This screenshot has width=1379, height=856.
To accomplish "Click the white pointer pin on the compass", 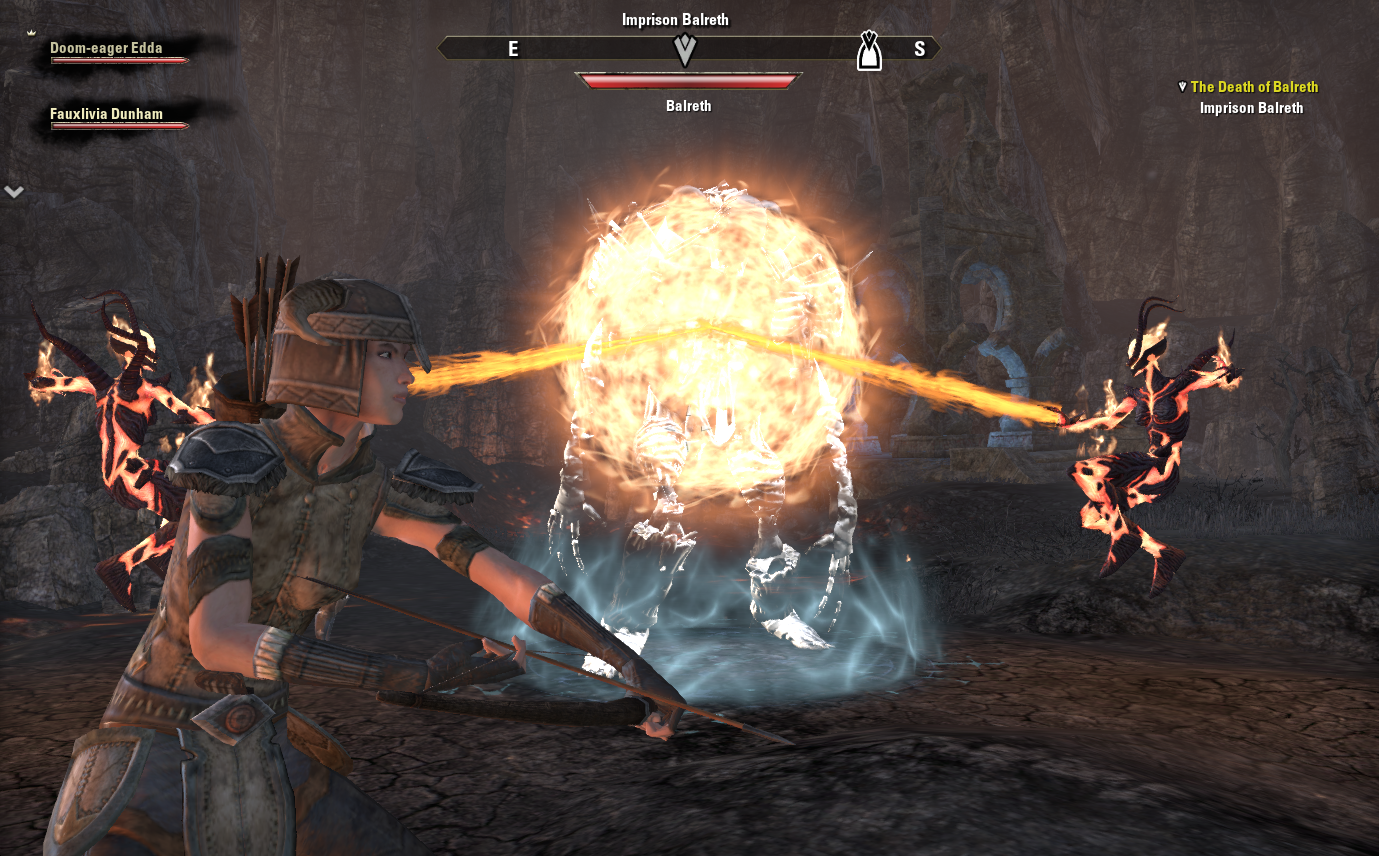I will click(x=869, y=51).
